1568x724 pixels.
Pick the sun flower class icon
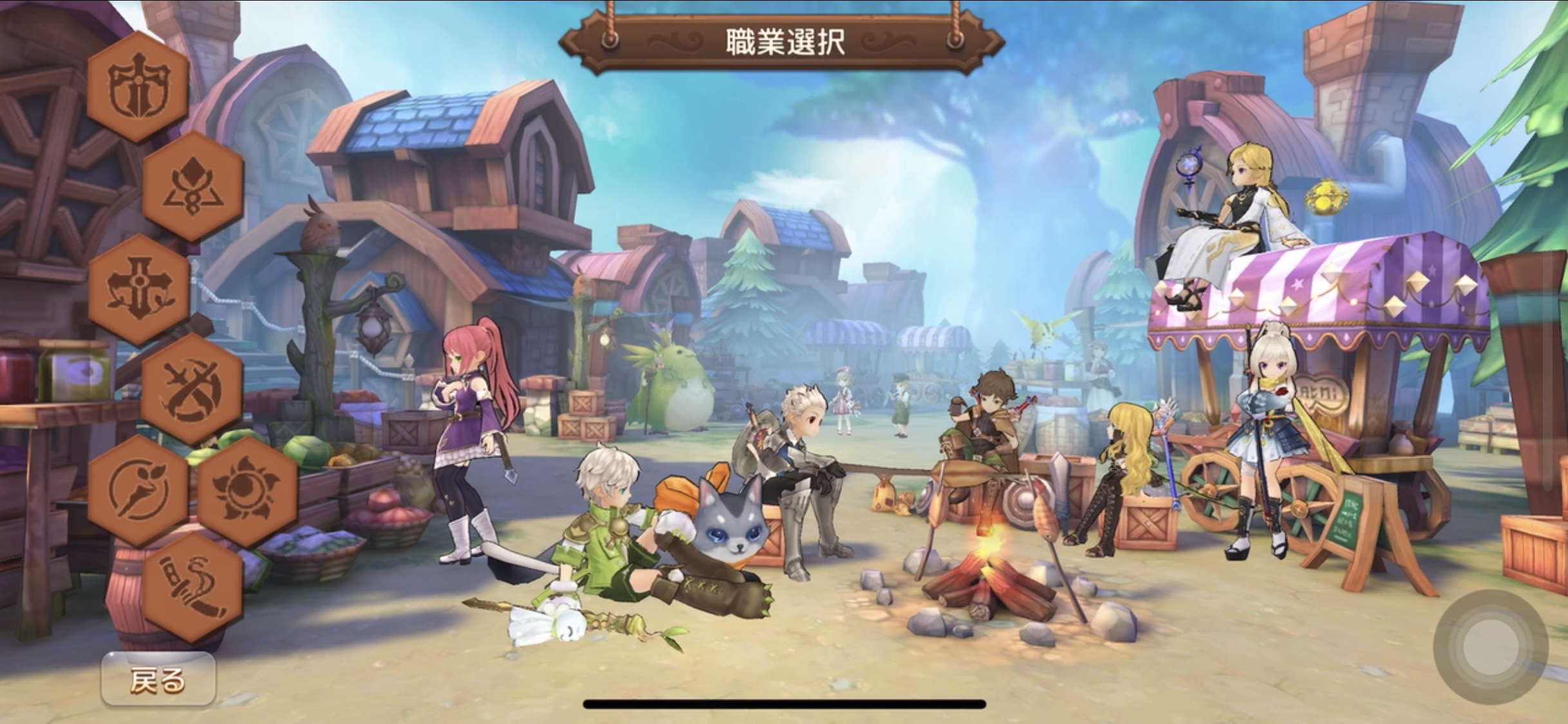click(x=247, y=490)
